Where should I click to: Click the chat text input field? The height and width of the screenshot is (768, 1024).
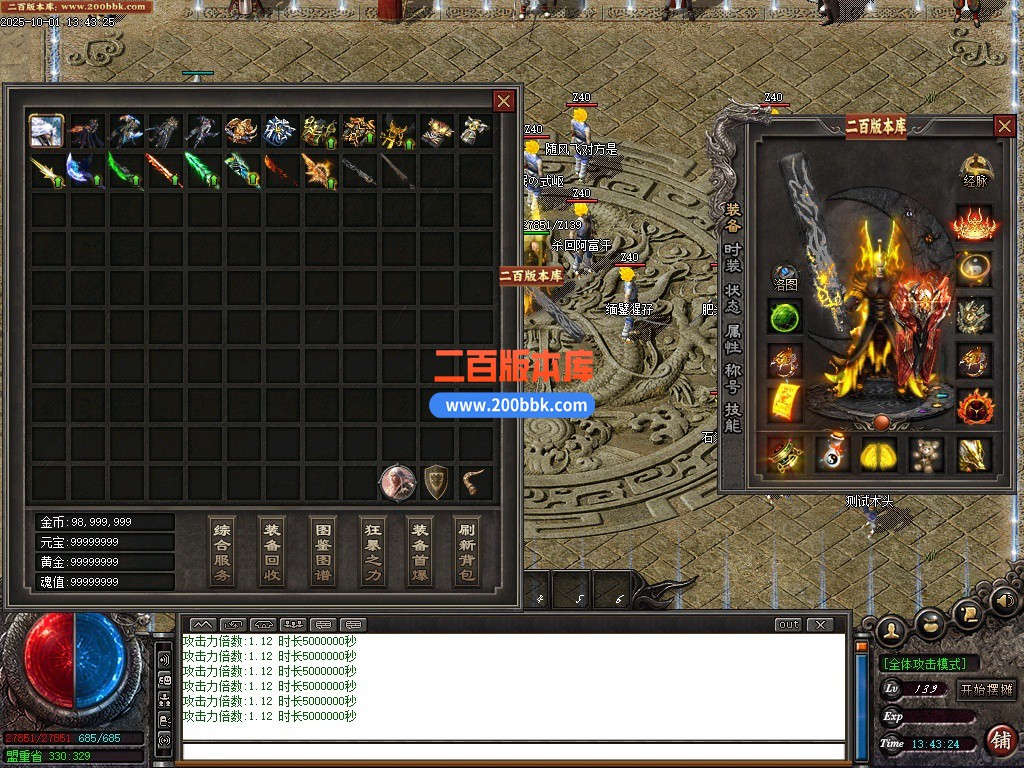(x=510, y=750)
